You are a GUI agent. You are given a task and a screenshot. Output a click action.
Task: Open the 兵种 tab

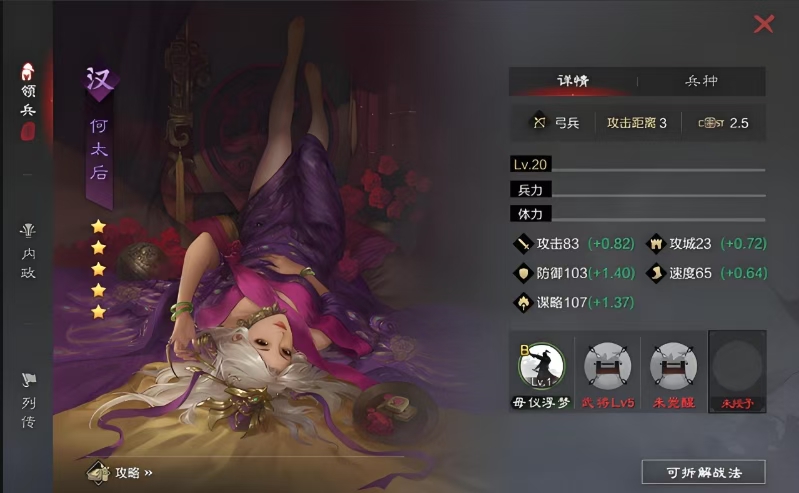(701, 81)
